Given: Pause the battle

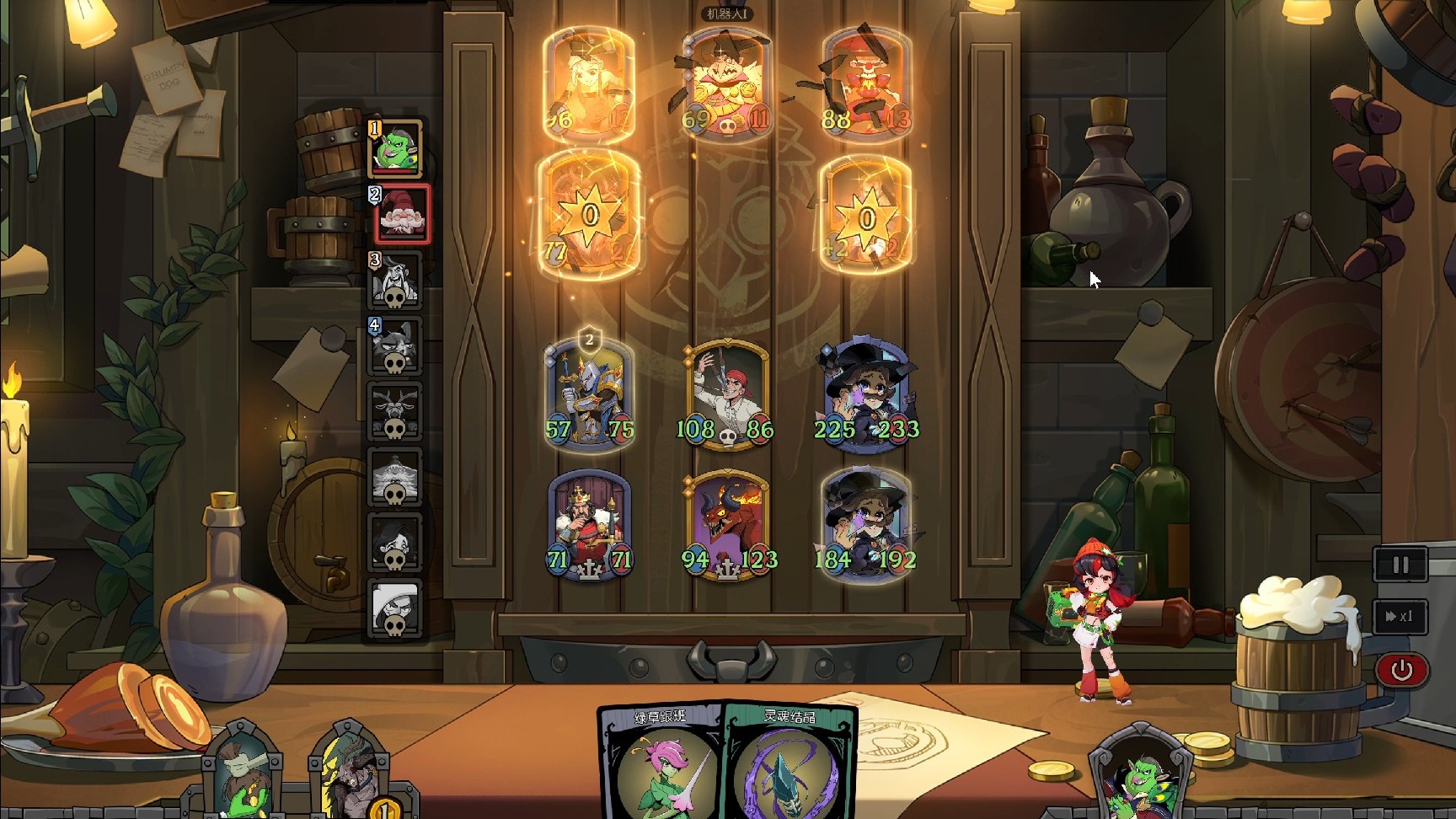Looking at the screenshot, I should point(1400,565).
